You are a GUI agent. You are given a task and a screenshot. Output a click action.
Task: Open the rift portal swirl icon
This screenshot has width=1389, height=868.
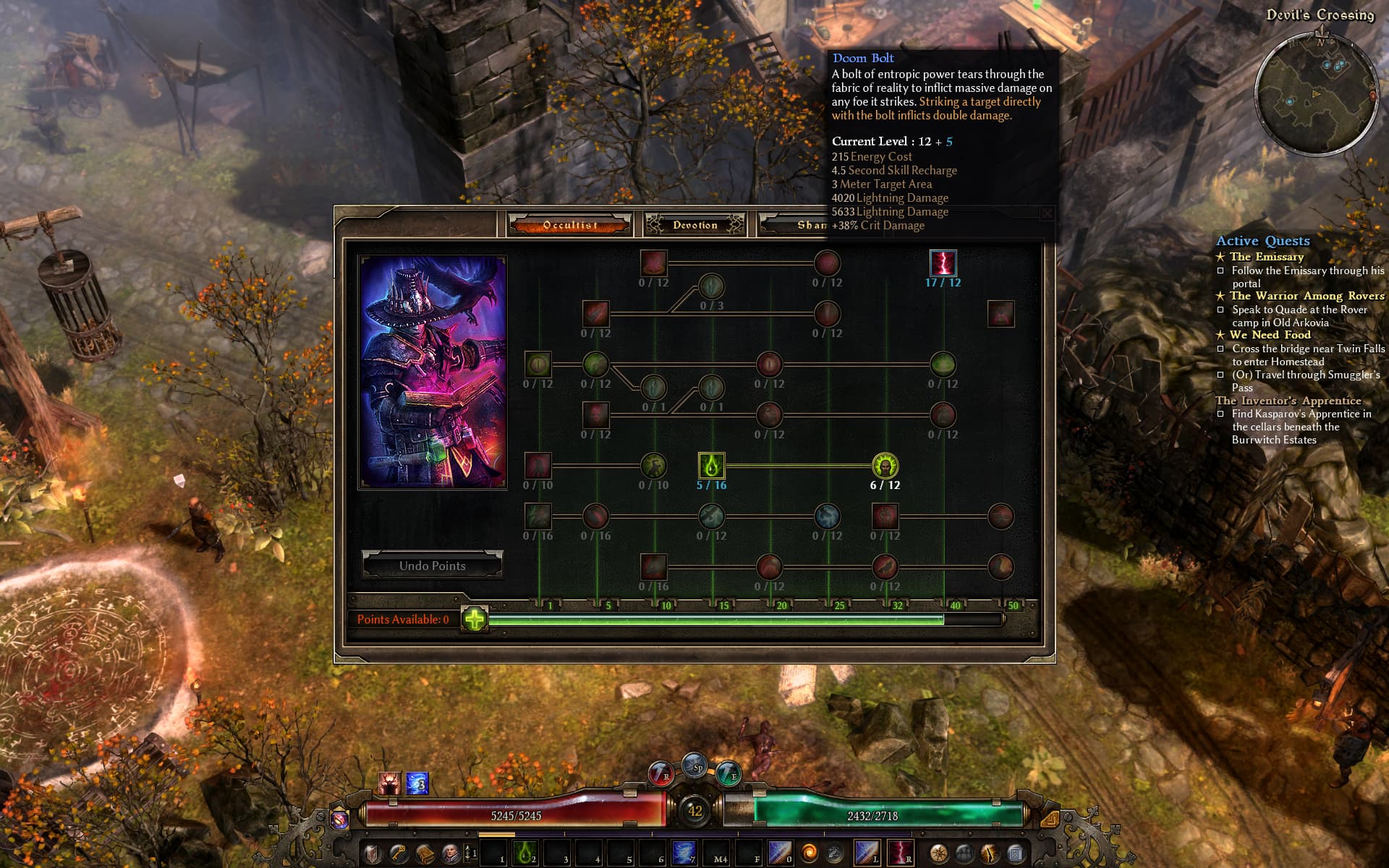click(x=810, y=854)
